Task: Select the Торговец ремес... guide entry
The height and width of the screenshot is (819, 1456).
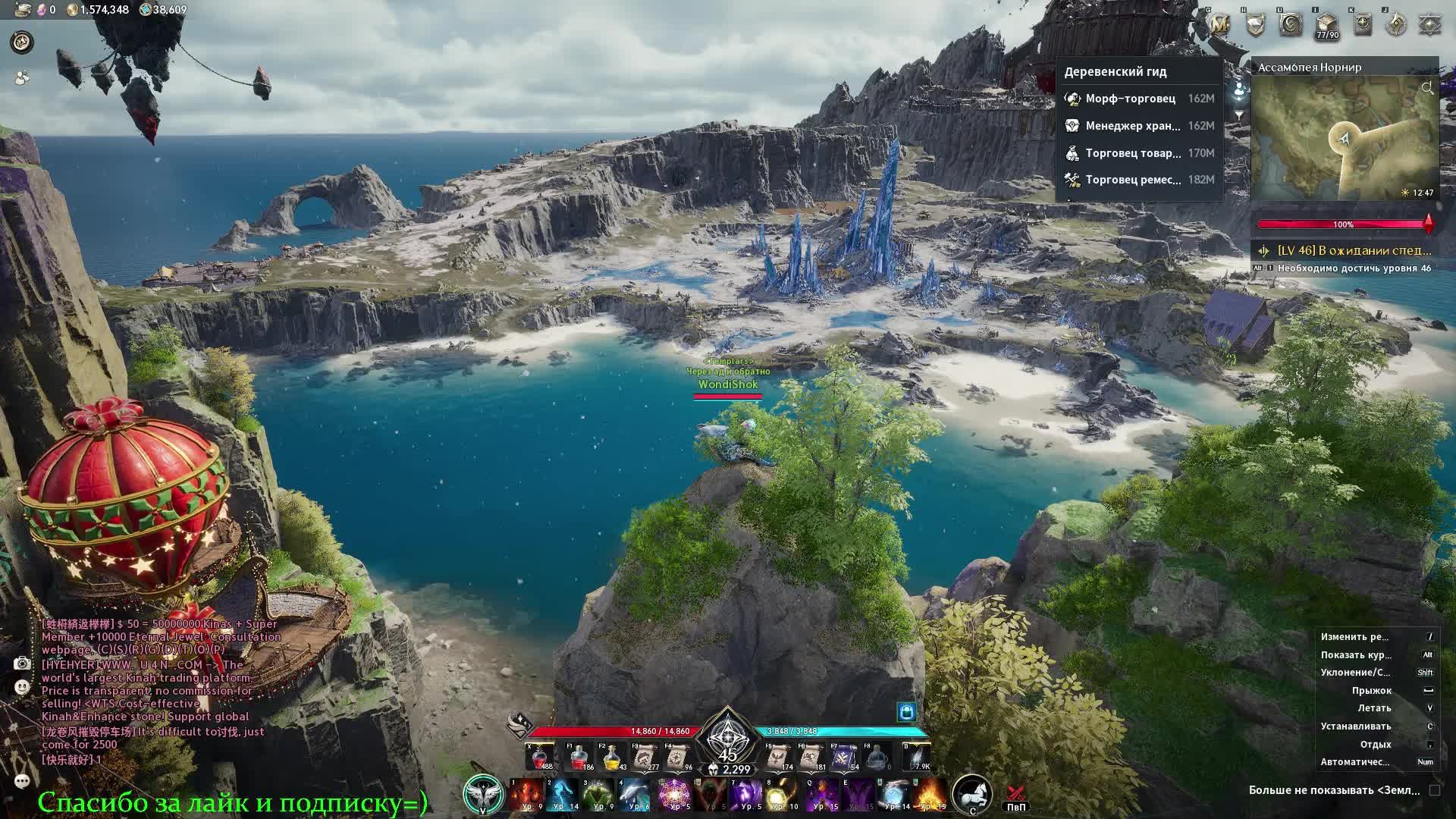Action: click(x=1133, y=180)
